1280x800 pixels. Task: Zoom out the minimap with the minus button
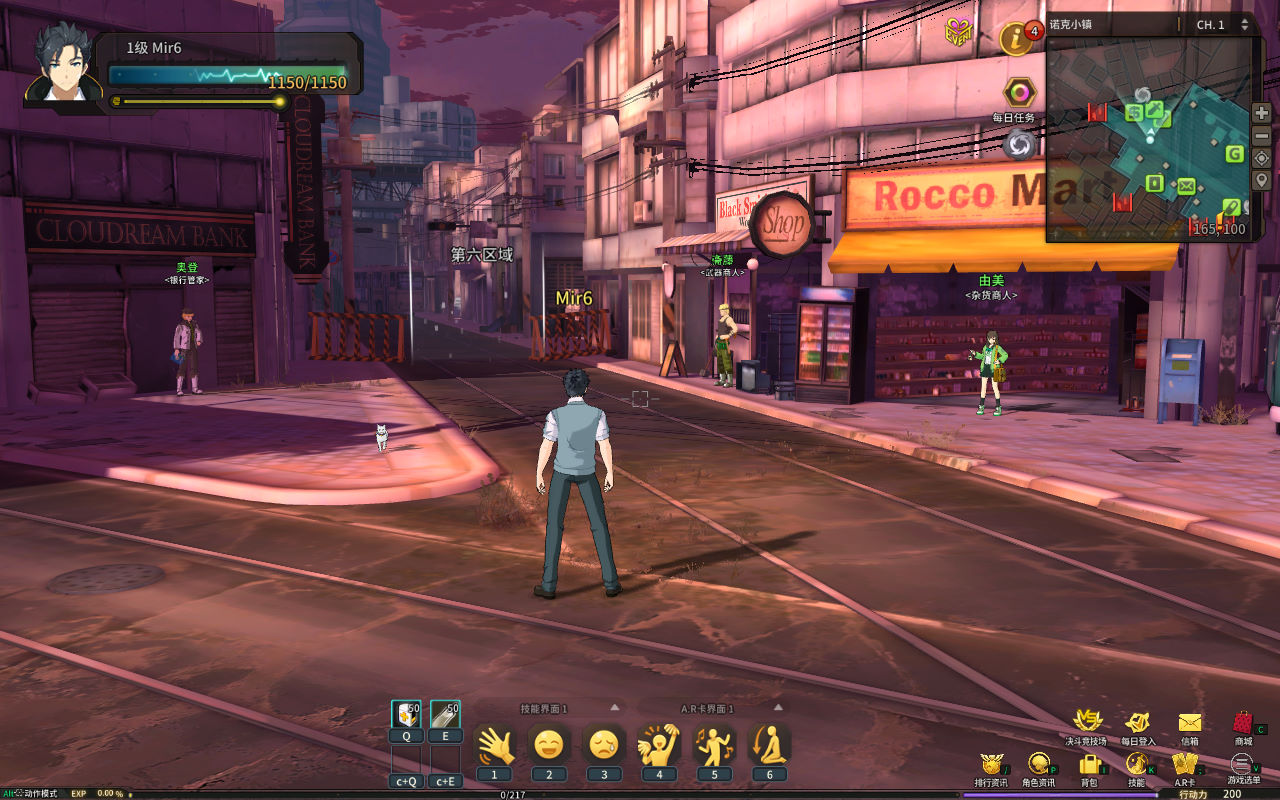coord(1262,135)
